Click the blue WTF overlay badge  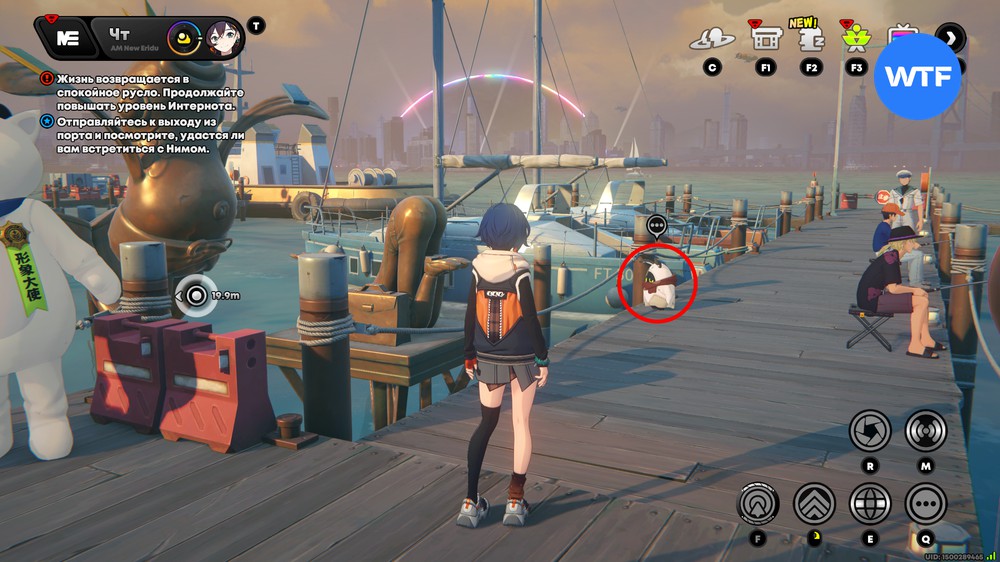point(917,77)
